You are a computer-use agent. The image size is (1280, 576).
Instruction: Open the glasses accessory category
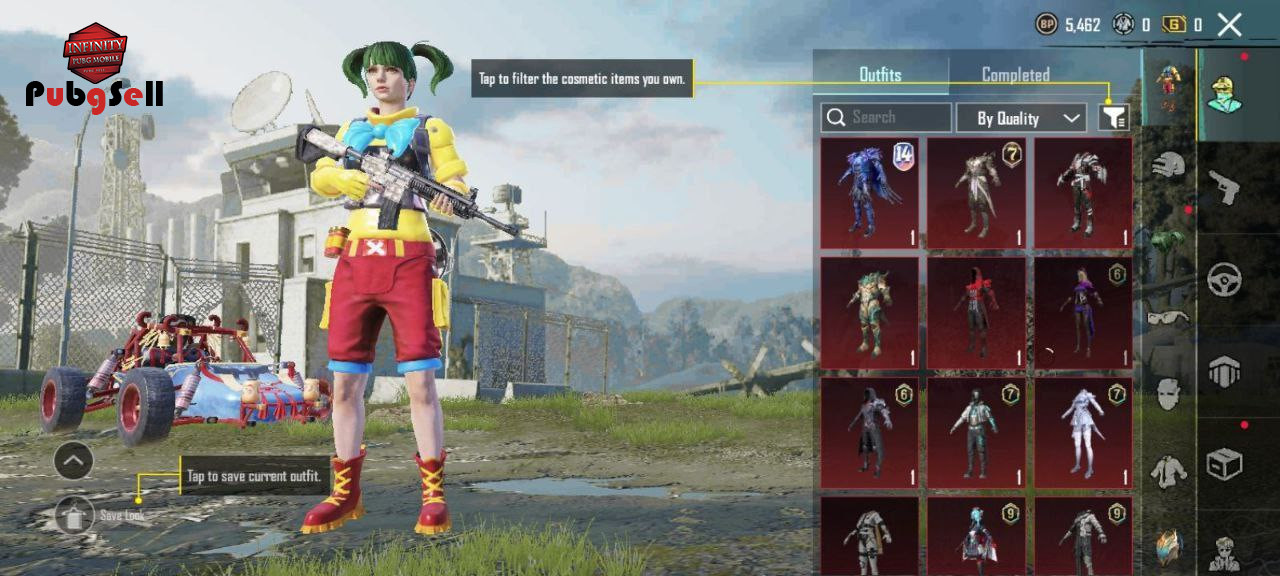(x=1168, y=318)
